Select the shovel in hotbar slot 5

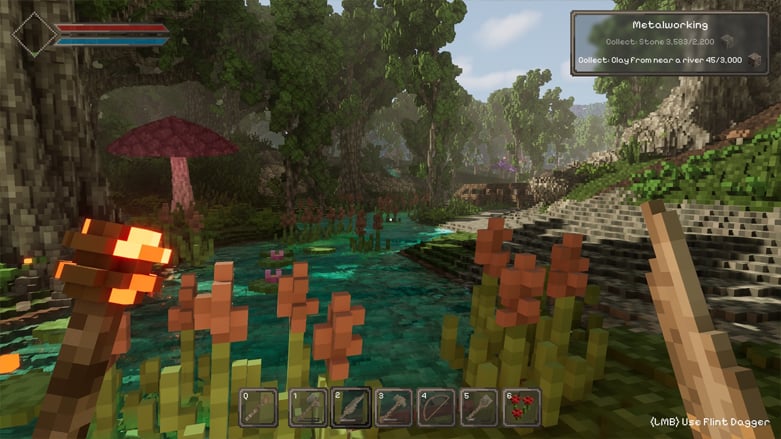[x=479, y=408]
